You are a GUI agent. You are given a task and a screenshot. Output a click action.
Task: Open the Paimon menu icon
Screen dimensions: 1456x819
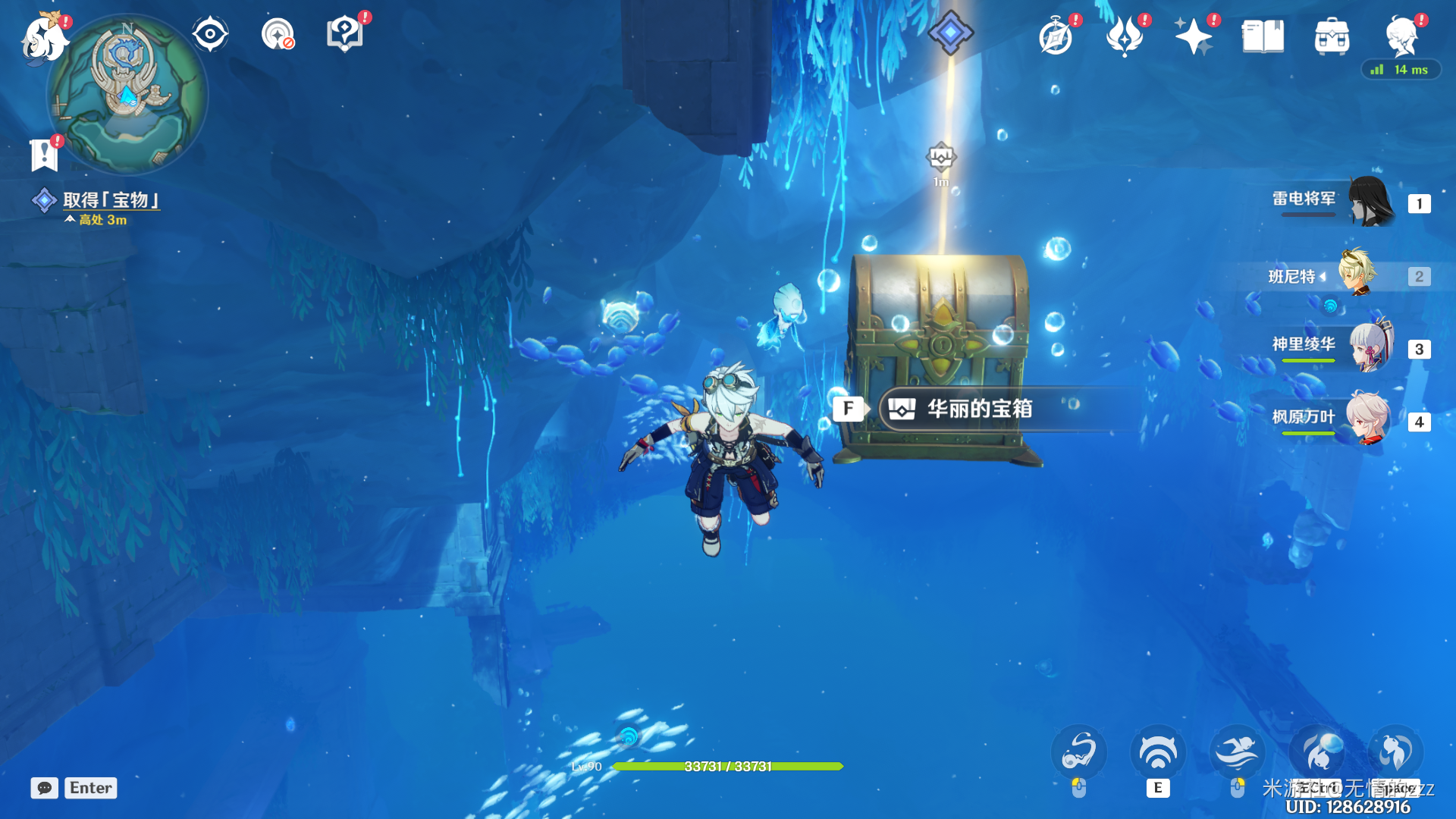44,36
